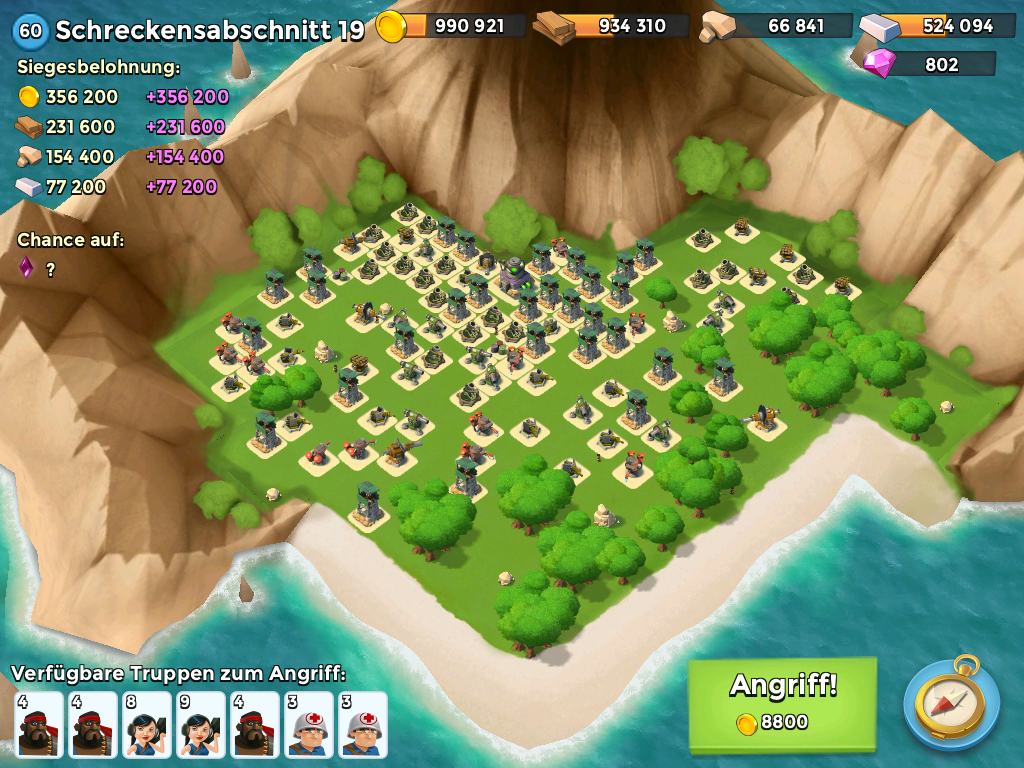This screenshot has height=768, width=1024.
Task: Choose the Zooka troop card with 9 units
Action: [201, 724]
